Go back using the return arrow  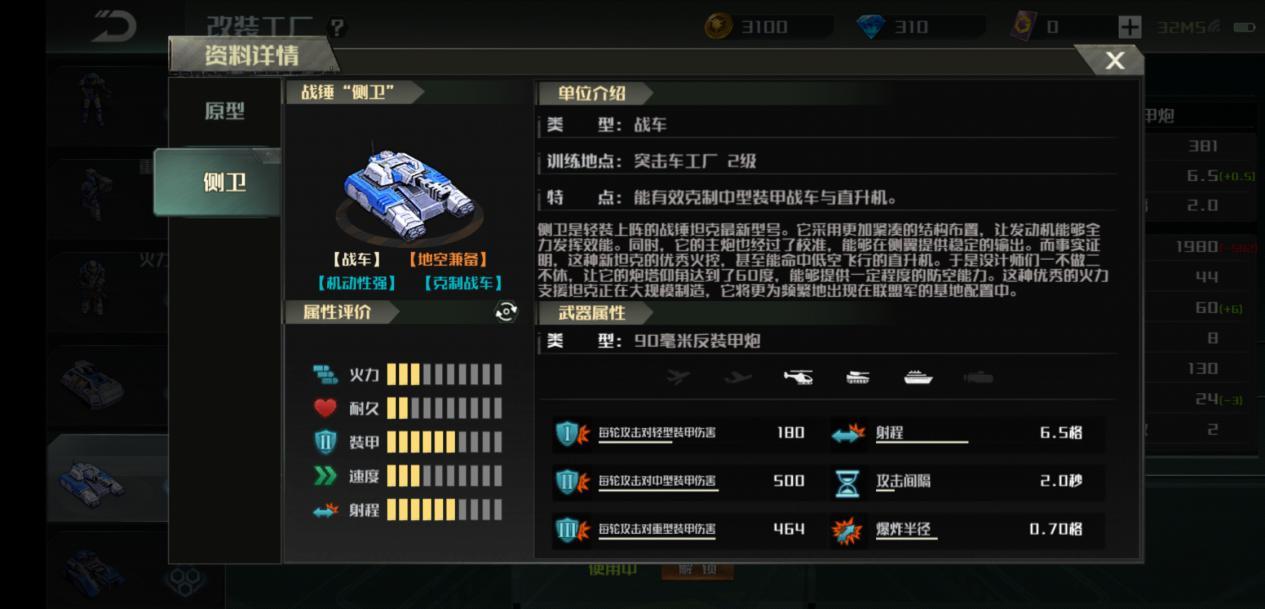[114, 27]
